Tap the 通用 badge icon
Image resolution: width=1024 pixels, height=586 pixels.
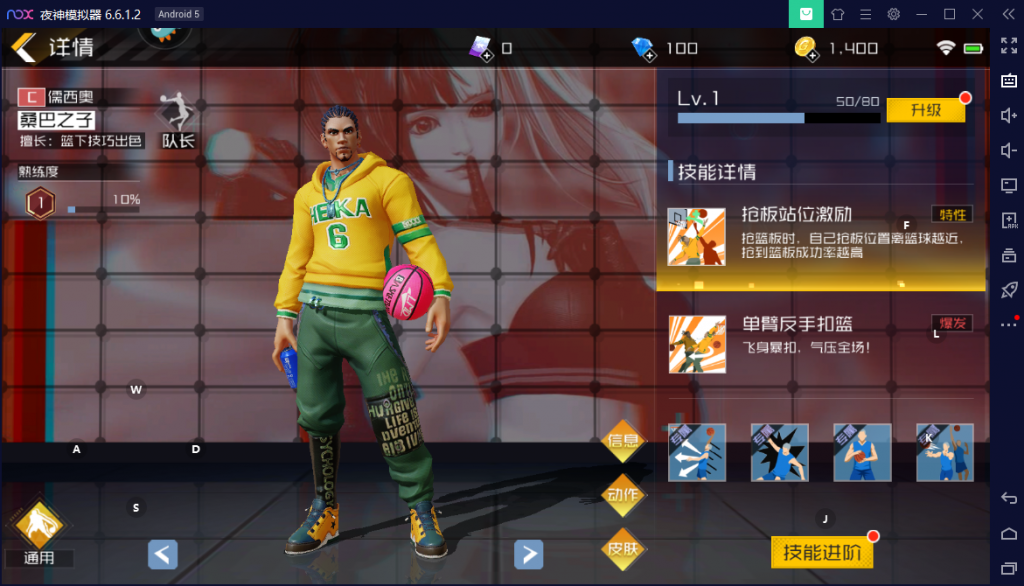[38, 525]
